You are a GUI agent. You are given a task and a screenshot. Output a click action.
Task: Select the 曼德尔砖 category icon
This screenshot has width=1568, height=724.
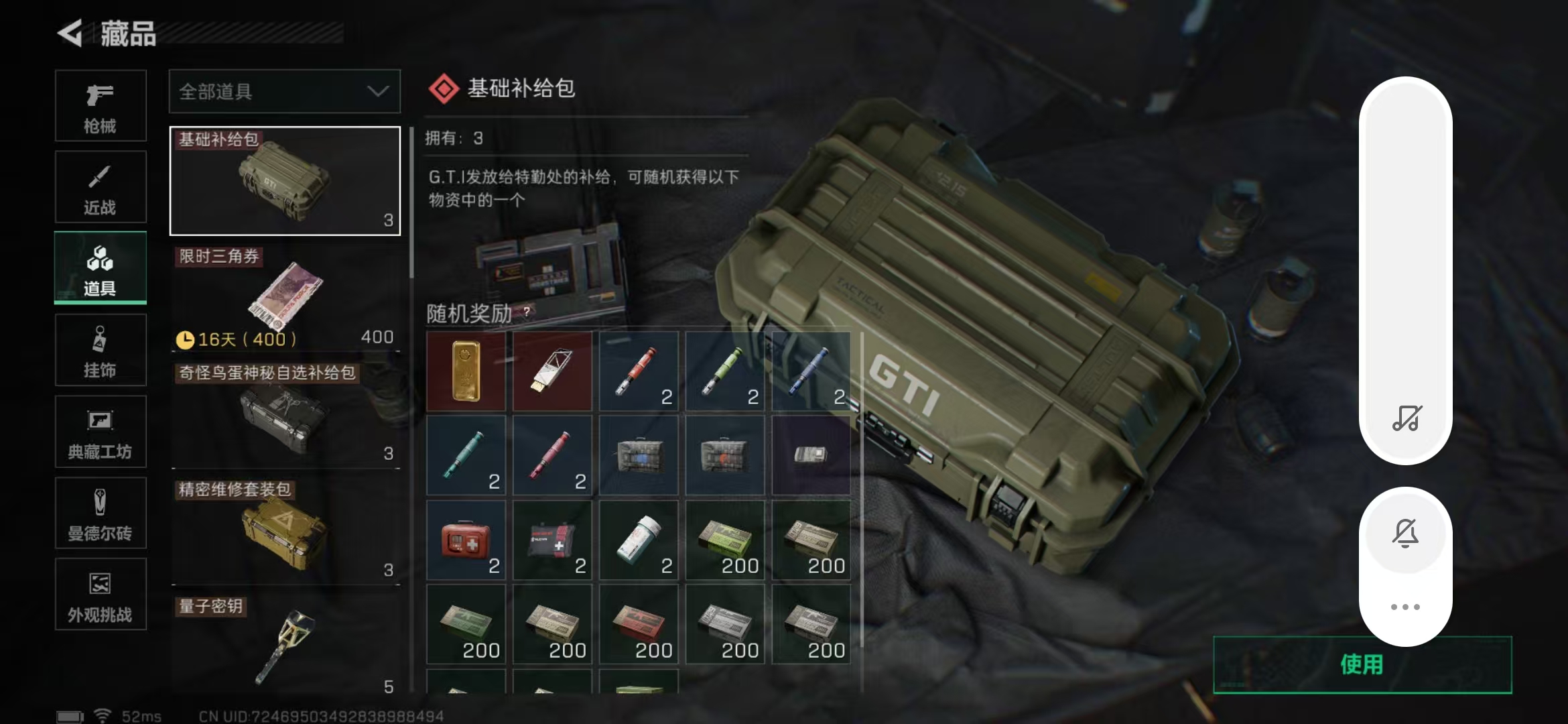tap(100, 513)
